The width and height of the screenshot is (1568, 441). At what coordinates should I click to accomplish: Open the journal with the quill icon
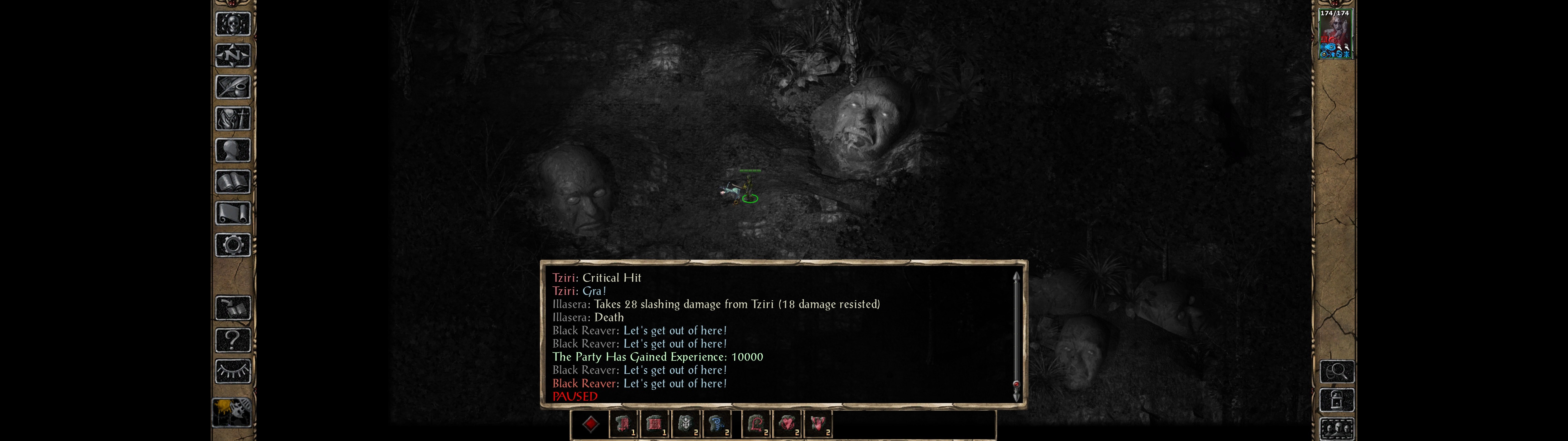(232, 87)
